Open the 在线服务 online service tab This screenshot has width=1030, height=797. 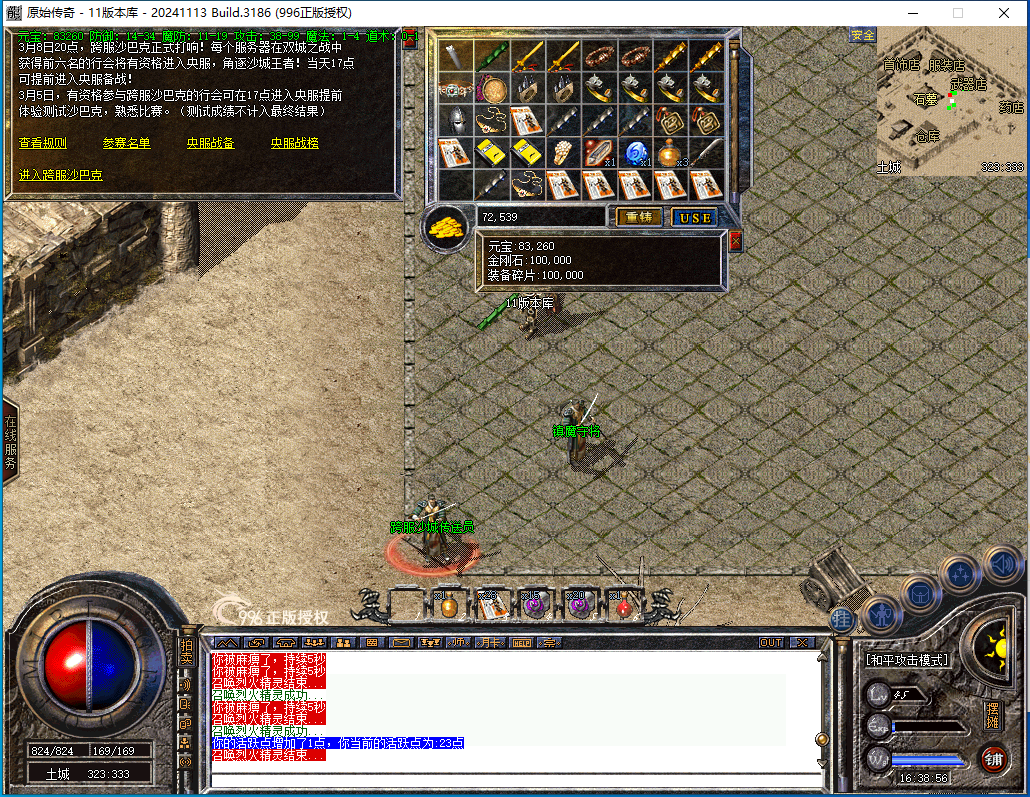point(11,443)
